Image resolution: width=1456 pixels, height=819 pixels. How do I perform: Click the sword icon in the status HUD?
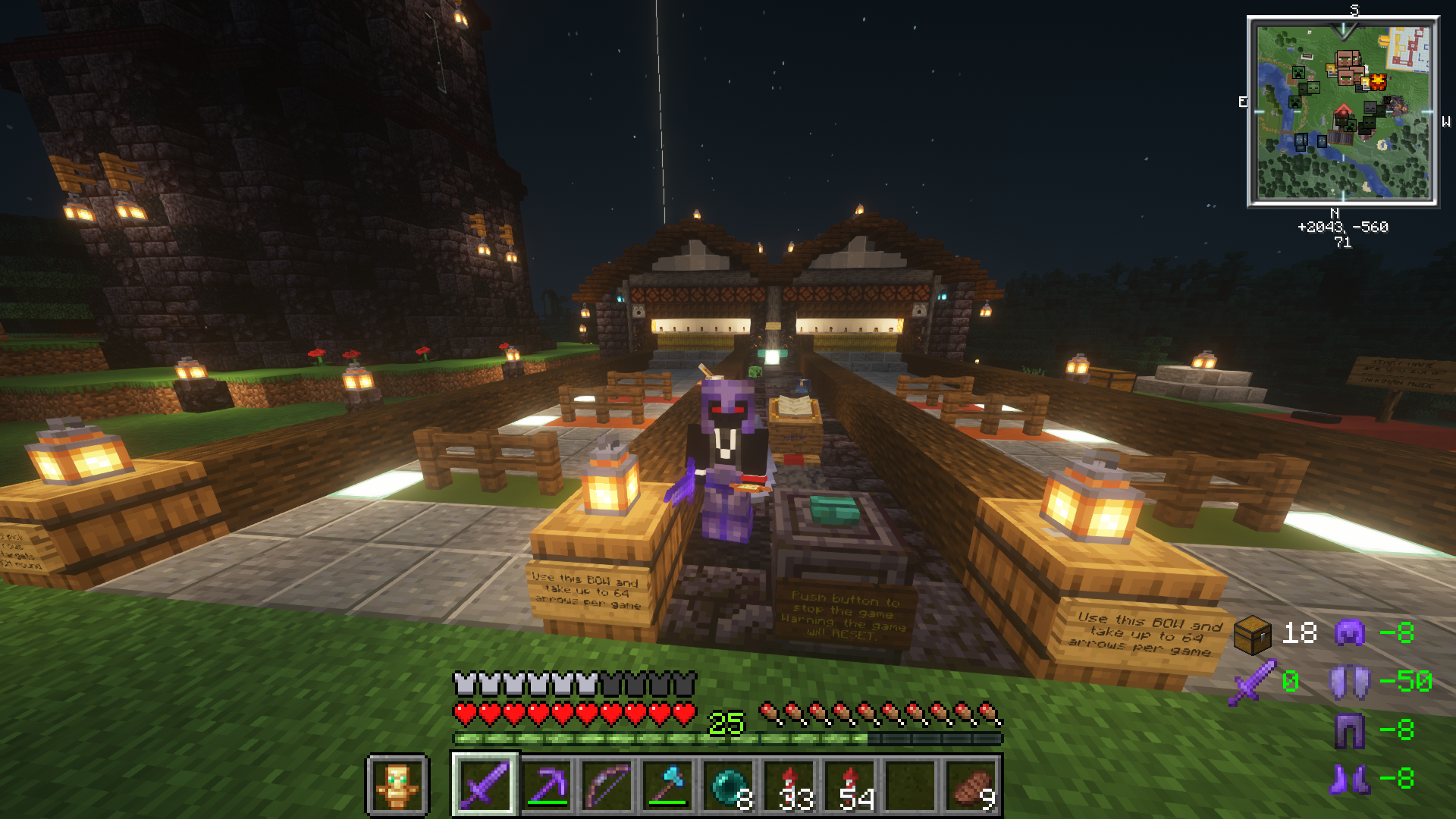1252,682
